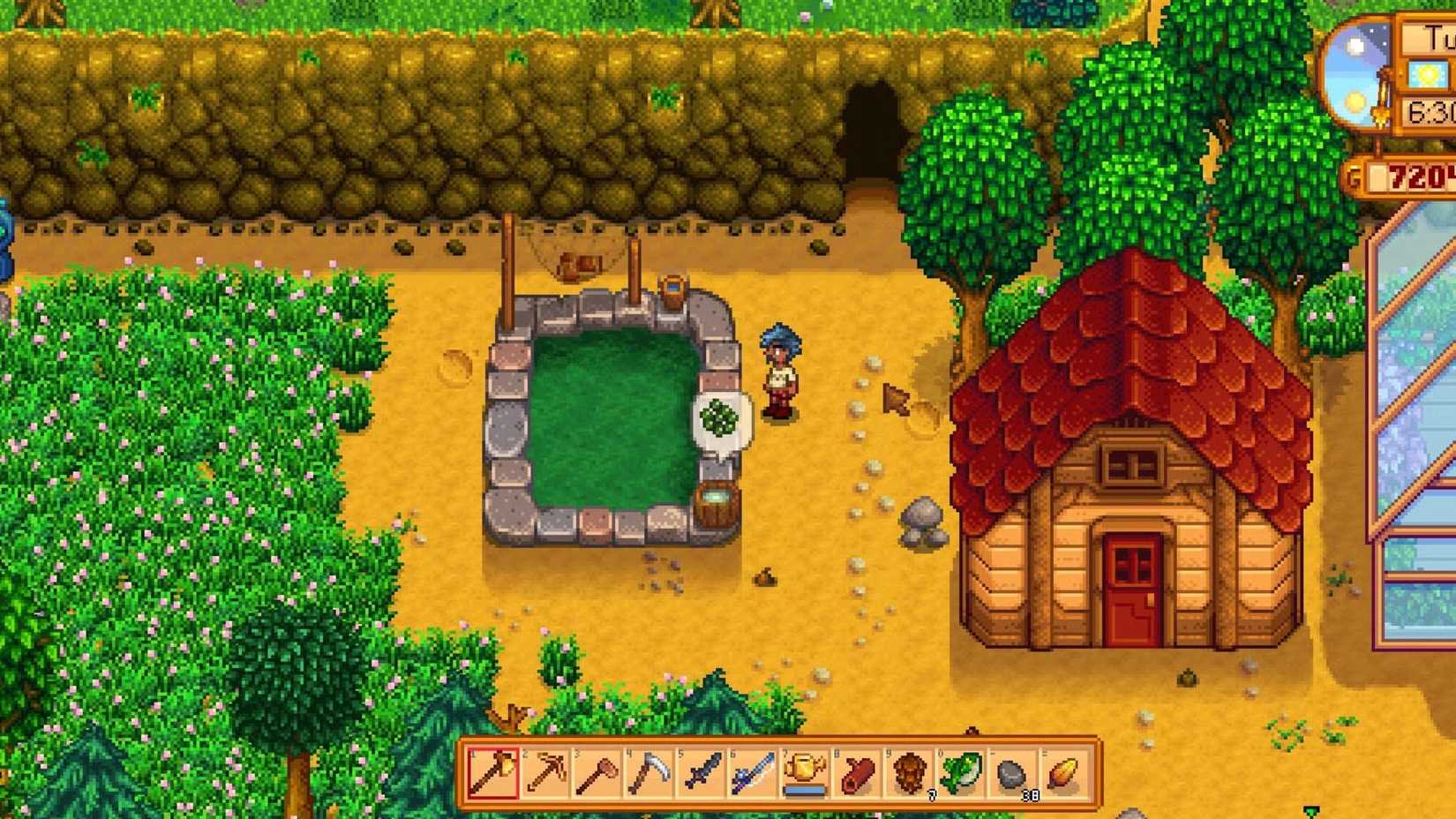Check the watering can's blue water level bar
Viewport: 1456px width, 819px height.
click(x=804, y=790)
